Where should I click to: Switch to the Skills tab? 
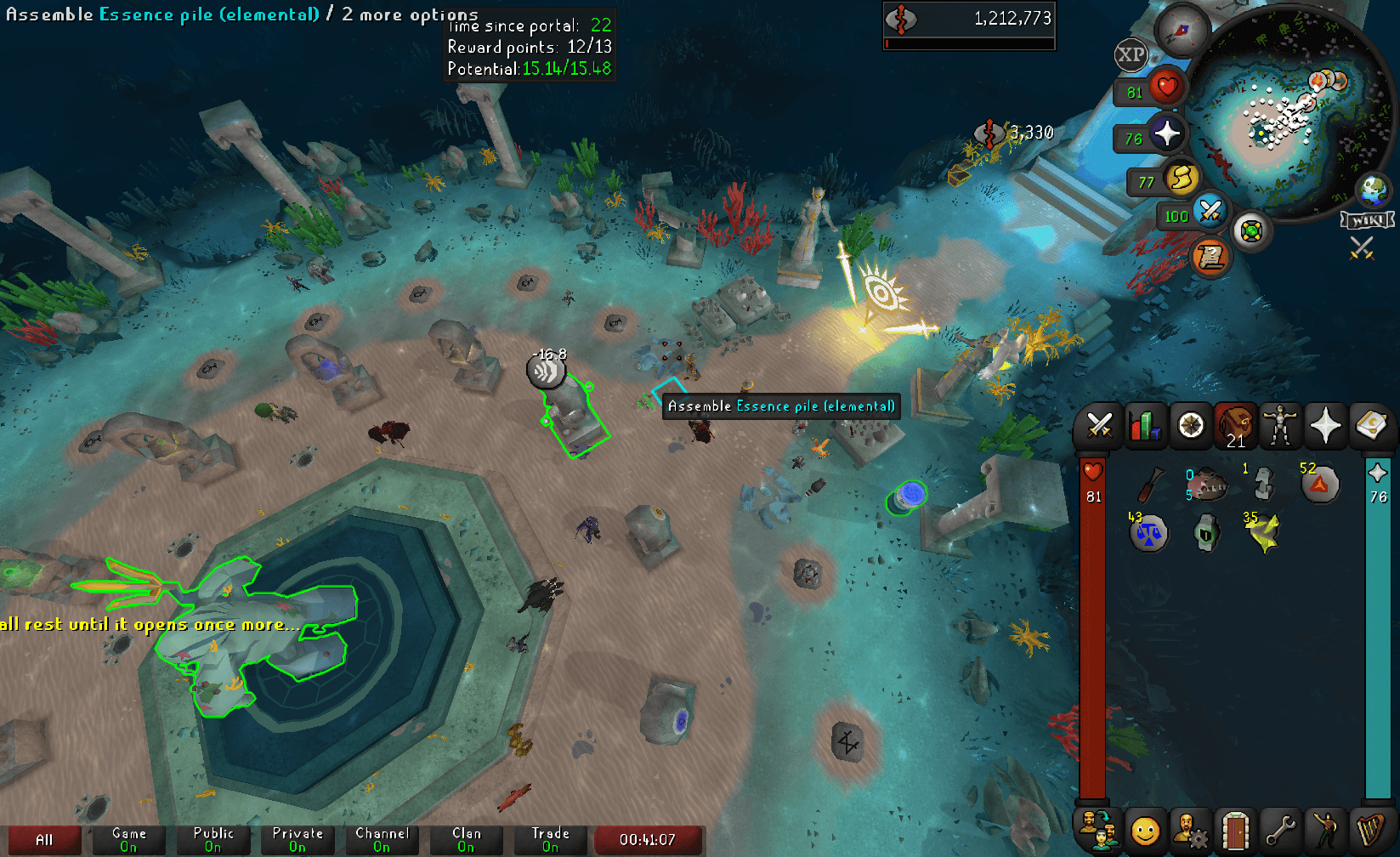[1145, 426]
